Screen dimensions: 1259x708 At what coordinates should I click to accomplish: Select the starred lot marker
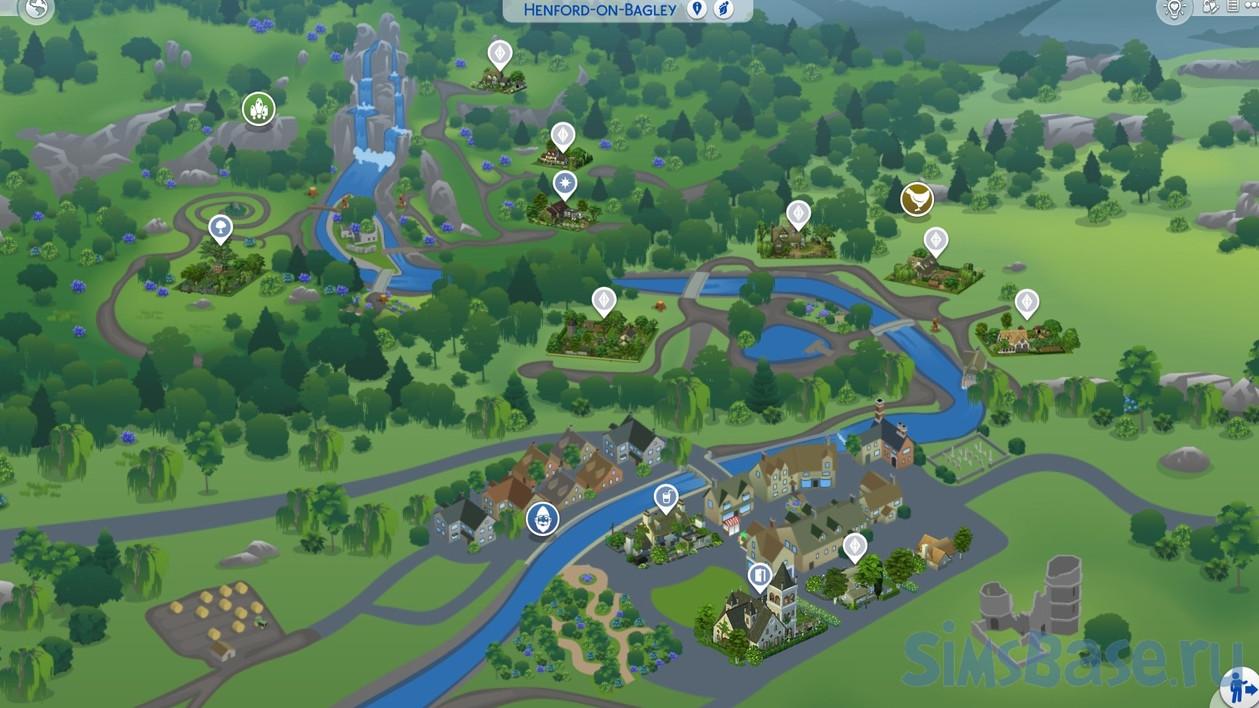point(565,185)
